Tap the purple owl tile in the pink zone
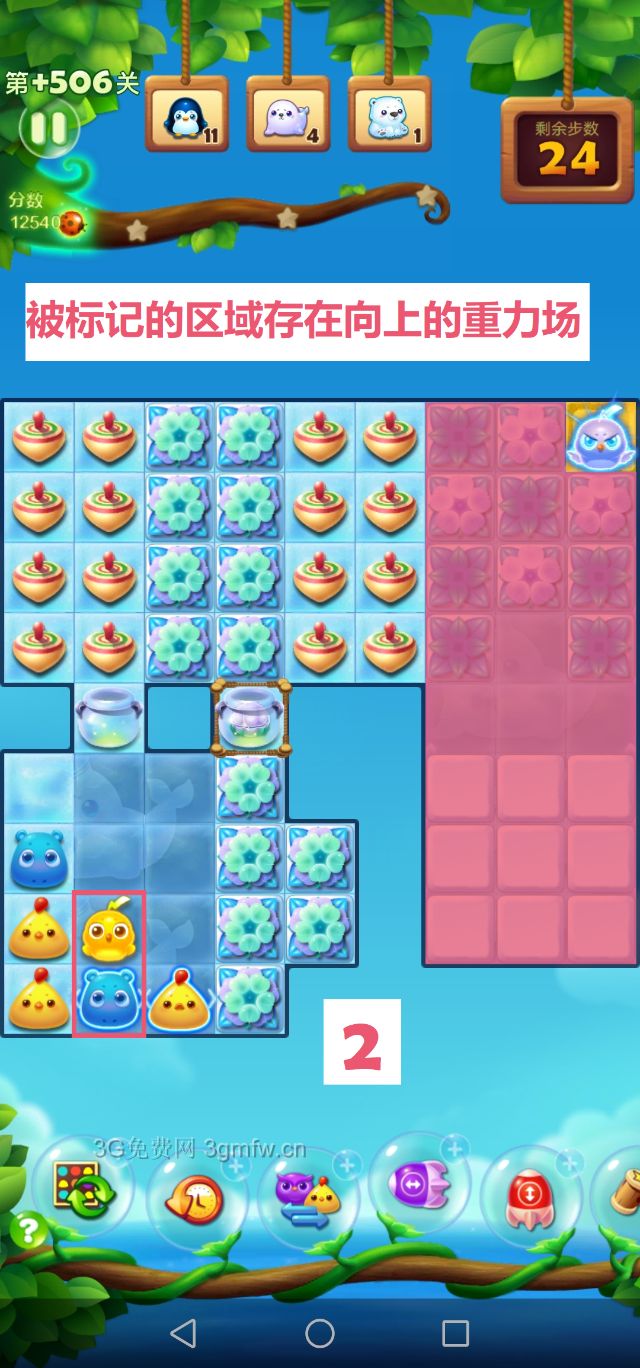The width and height of the screenshot is (640, 1368). point(602,438)
